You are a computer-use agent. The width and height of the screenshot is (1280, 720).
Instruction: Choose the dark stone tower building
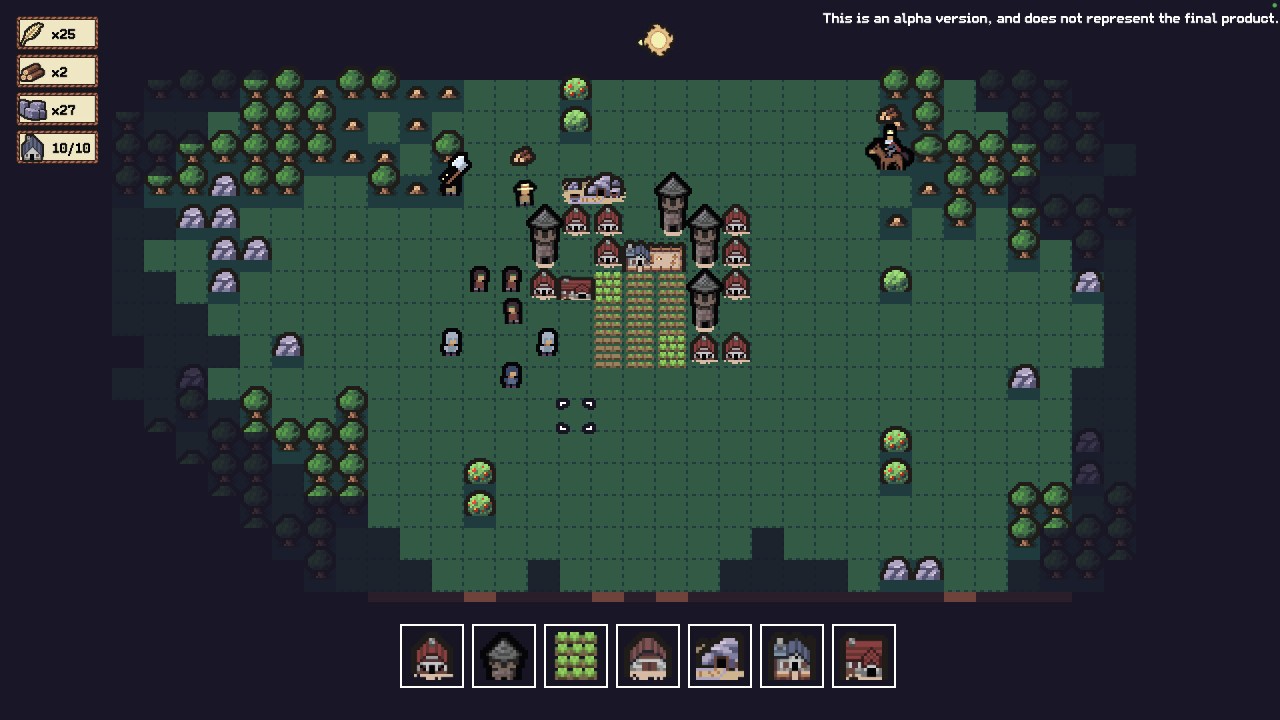click(504, 656)
